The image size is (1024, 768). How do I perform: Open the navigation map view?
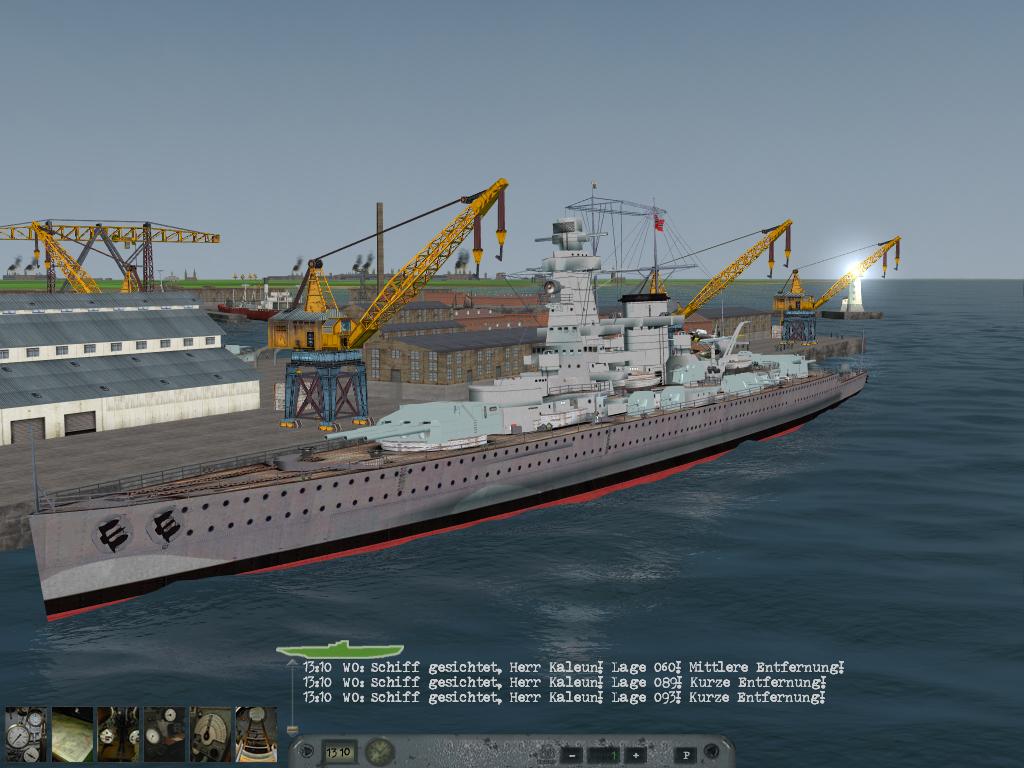72,735
